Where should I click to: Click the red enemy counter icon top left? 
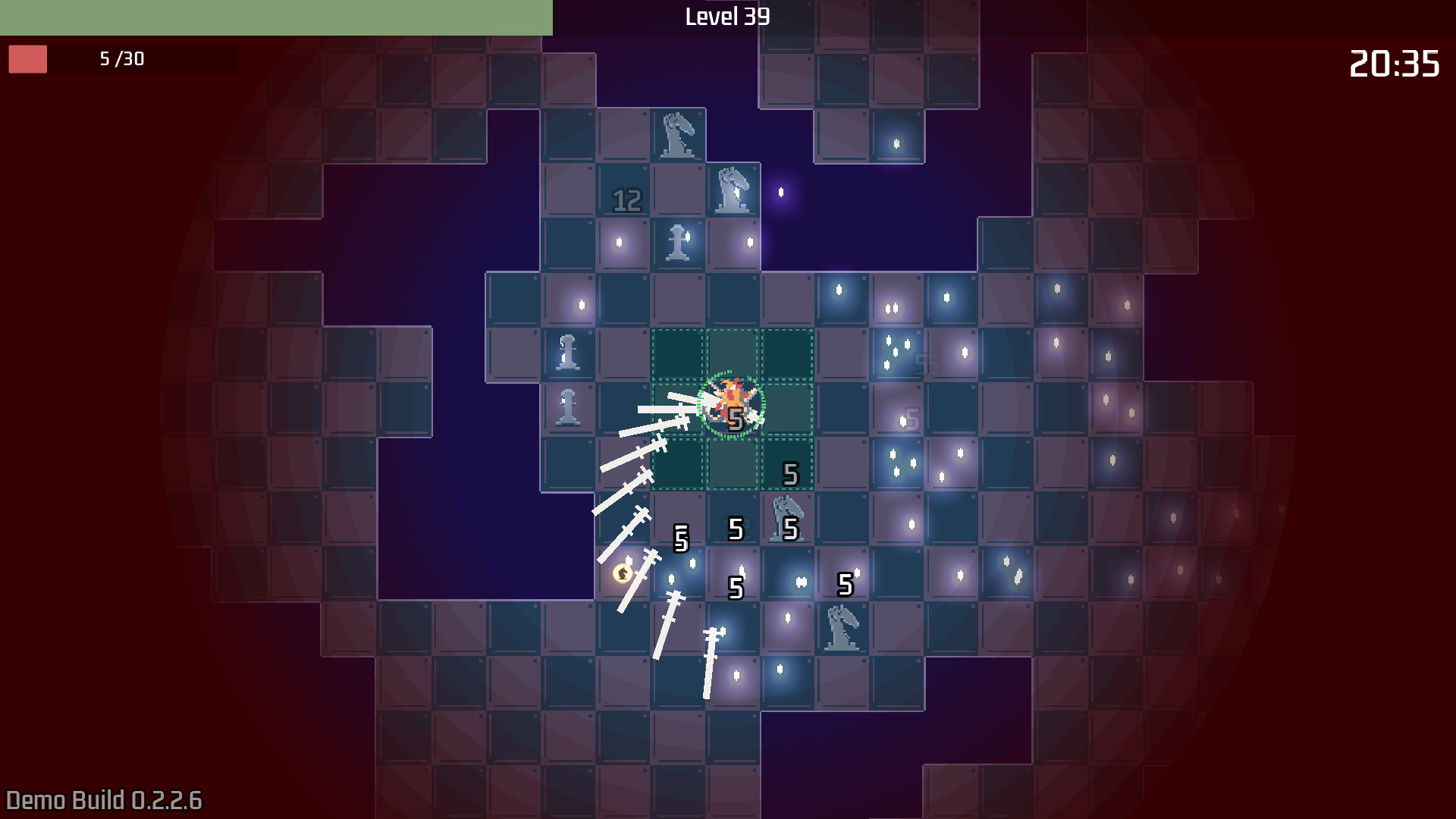[29, 58]
